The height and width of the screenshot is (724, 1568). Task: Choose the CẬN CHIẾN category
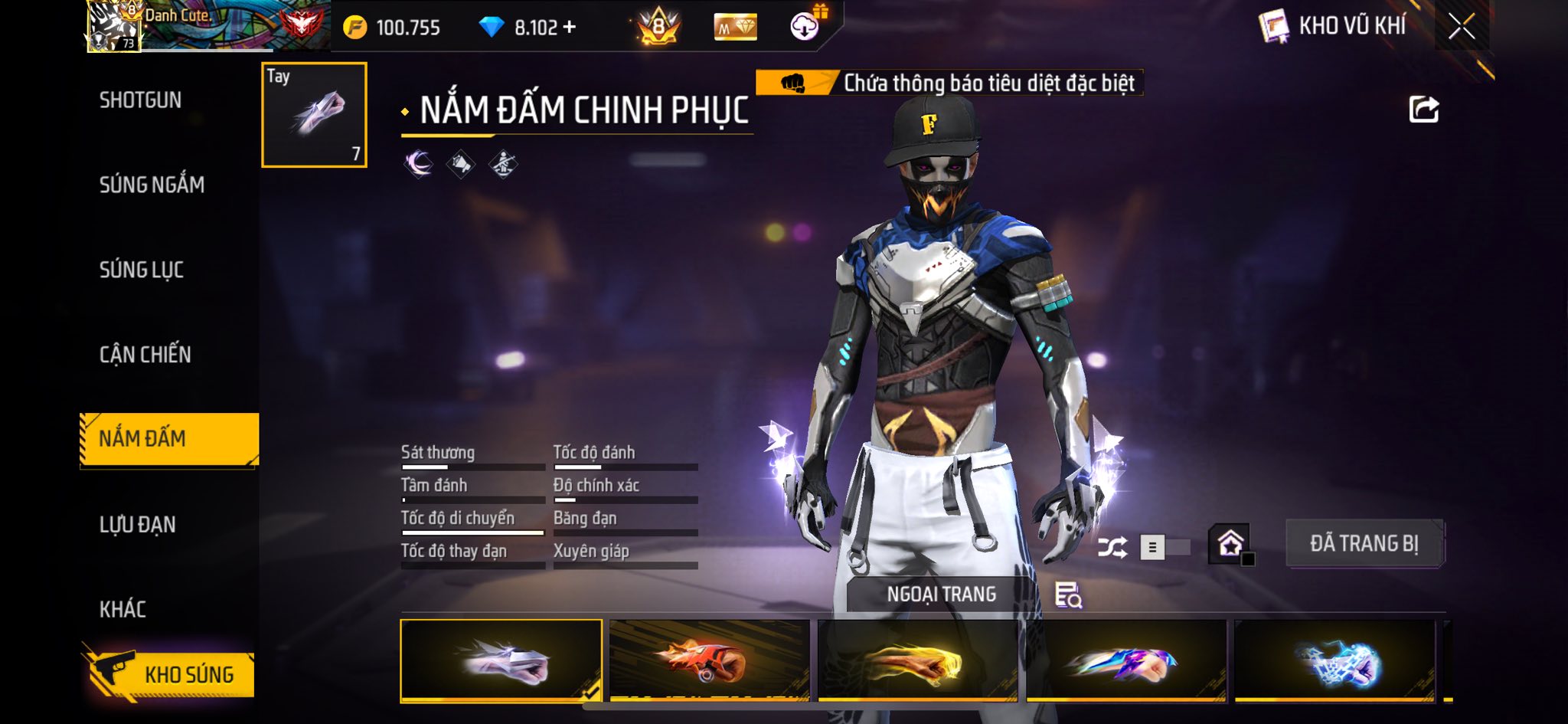click(x=145, y=355)
